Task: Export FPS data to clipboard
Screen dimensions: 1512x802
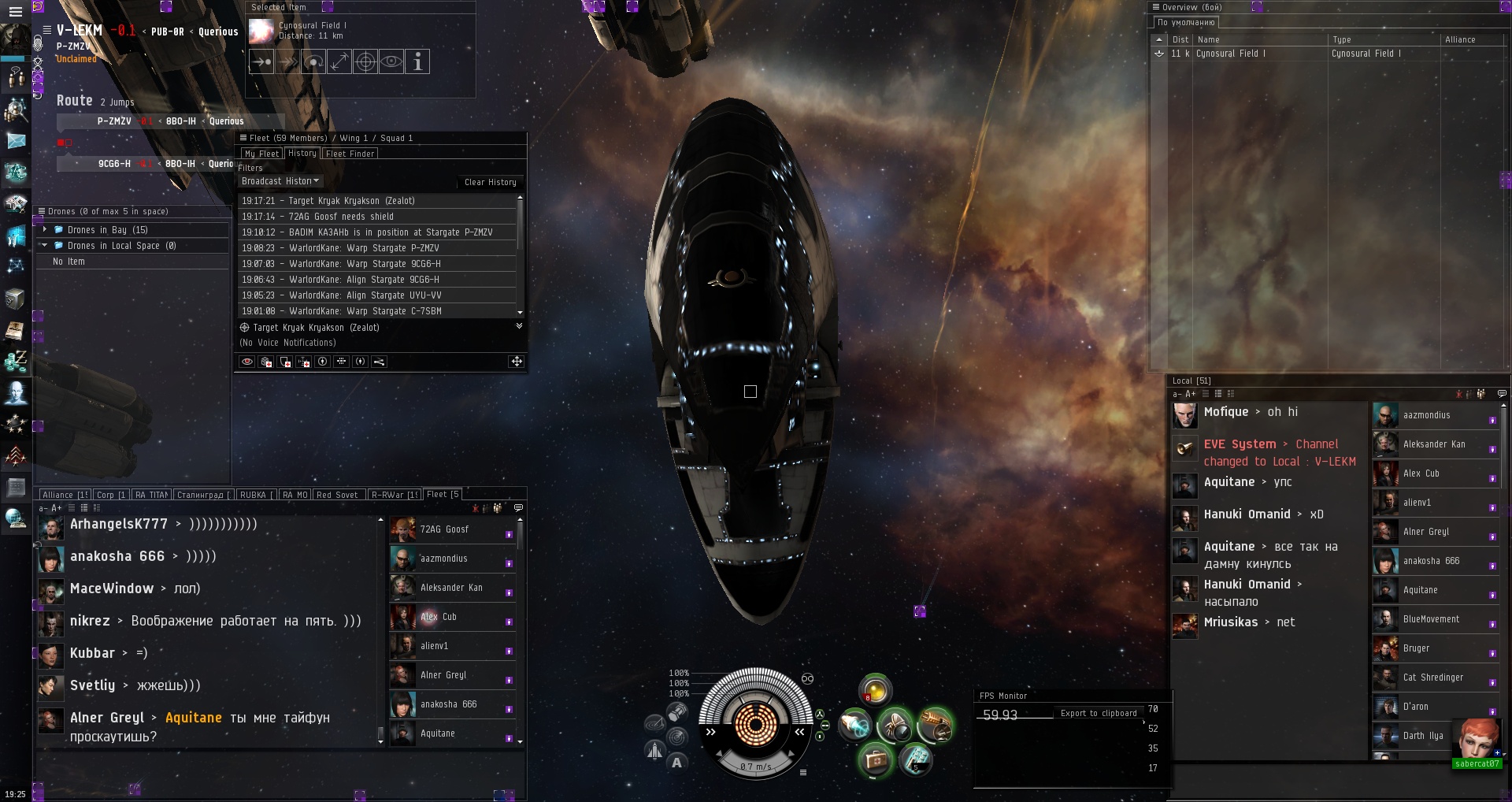Action: click(x=1098, y=713)
